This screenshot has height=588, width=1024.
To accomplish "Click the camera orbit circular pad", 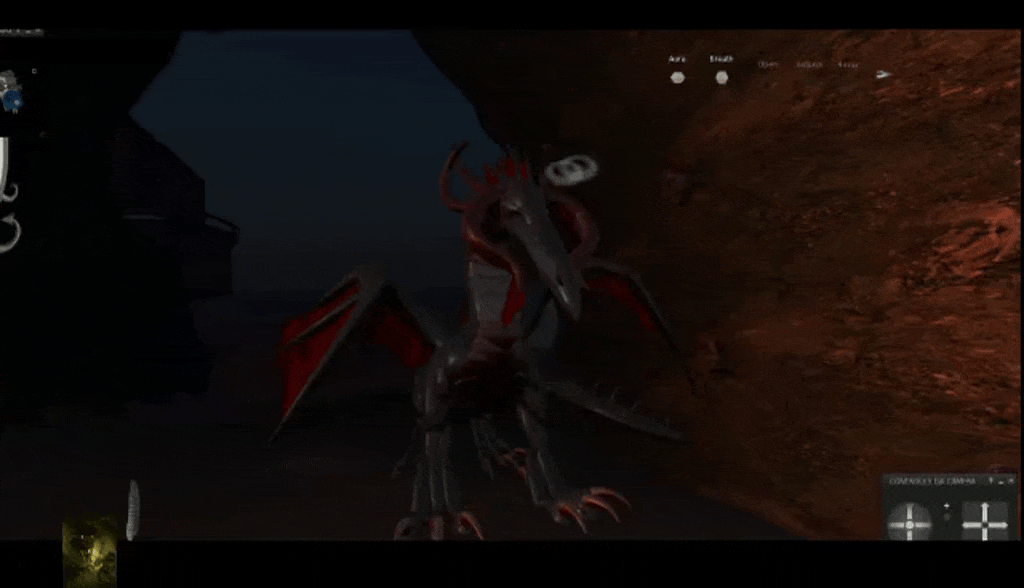I will [x=909, y=520].
